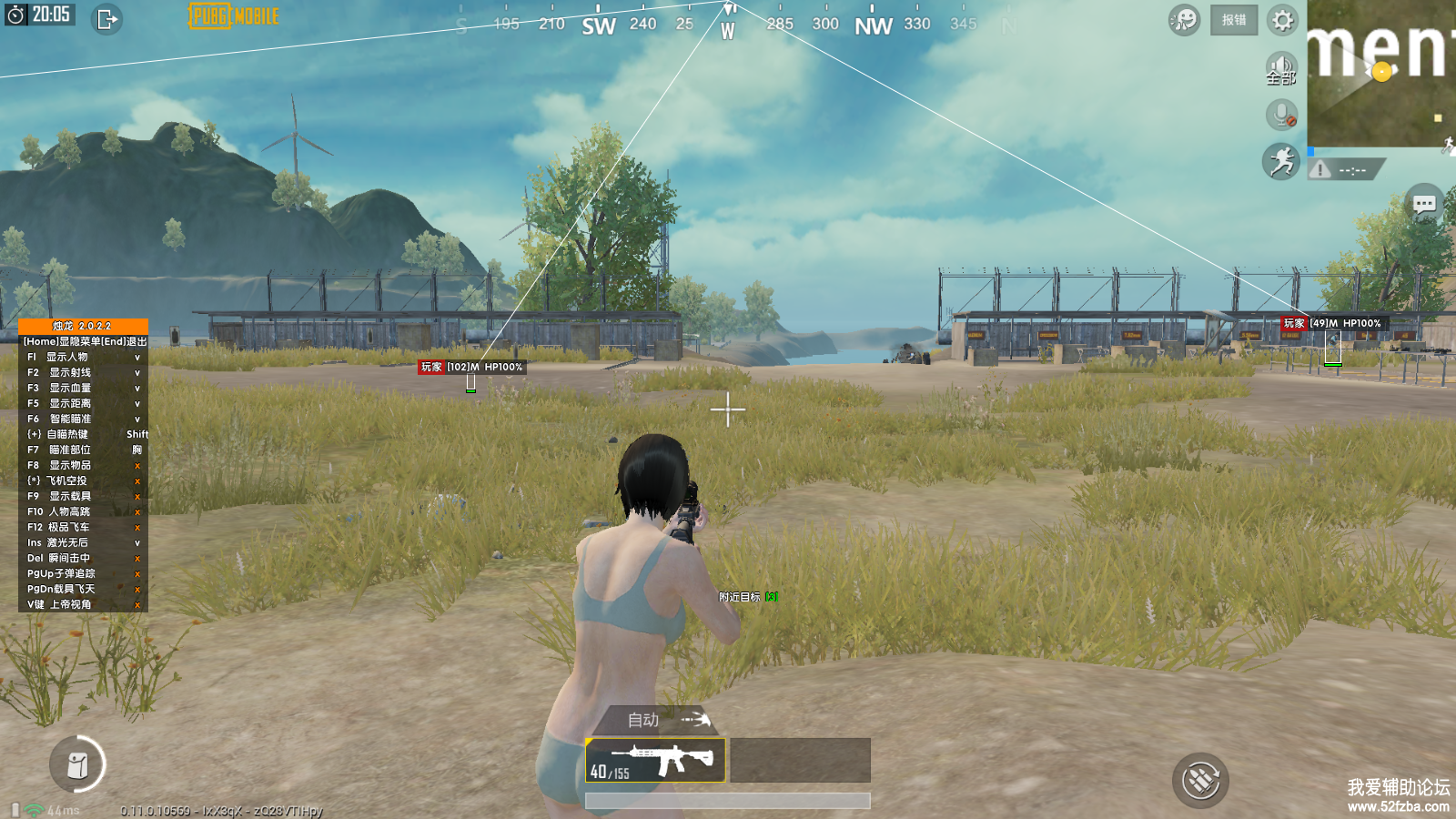1456x819 pixels.
Task: Click the exit match door icon
Action: click(106, 19)
